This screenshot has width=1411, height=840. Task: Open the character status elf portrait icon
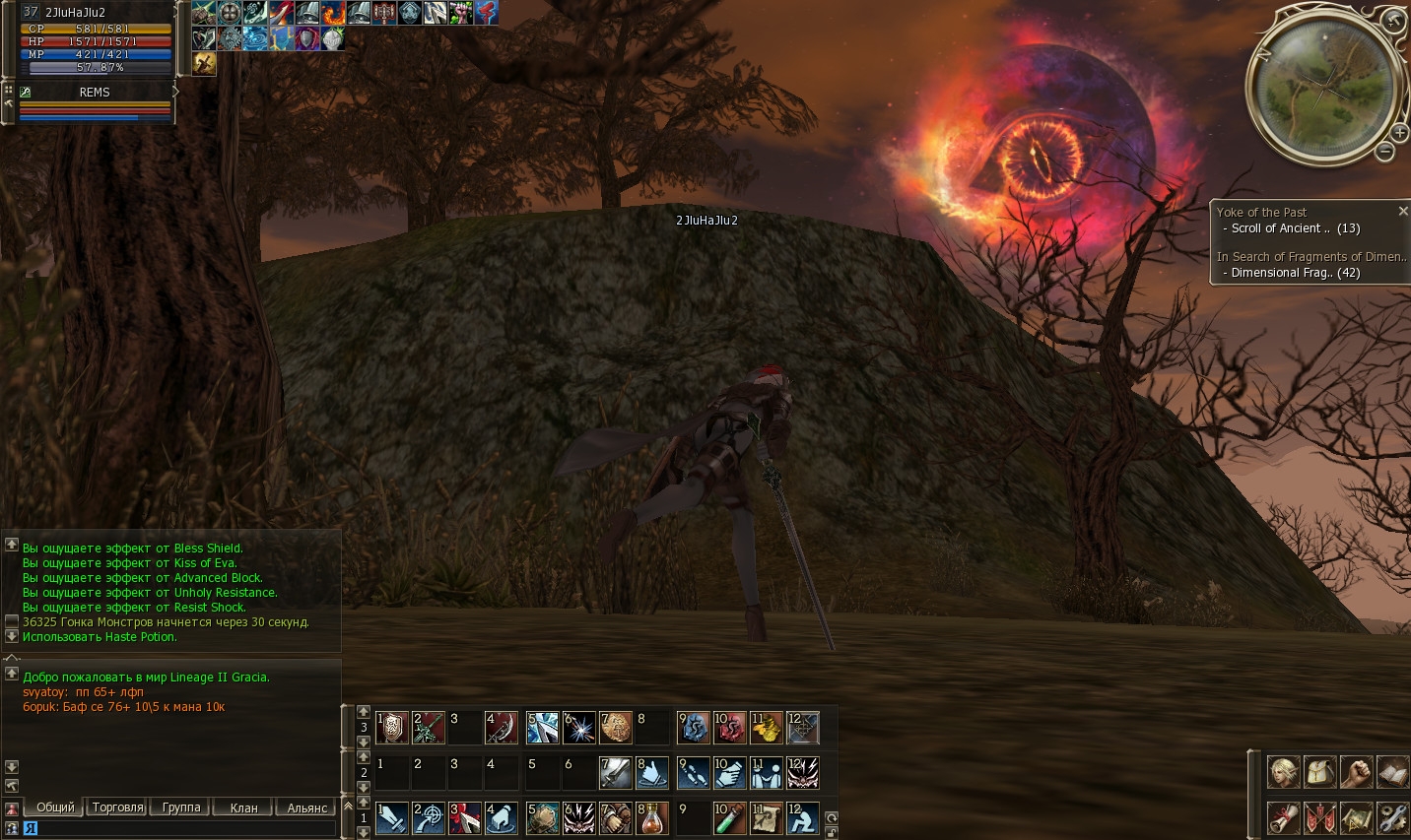(1283, 772)
